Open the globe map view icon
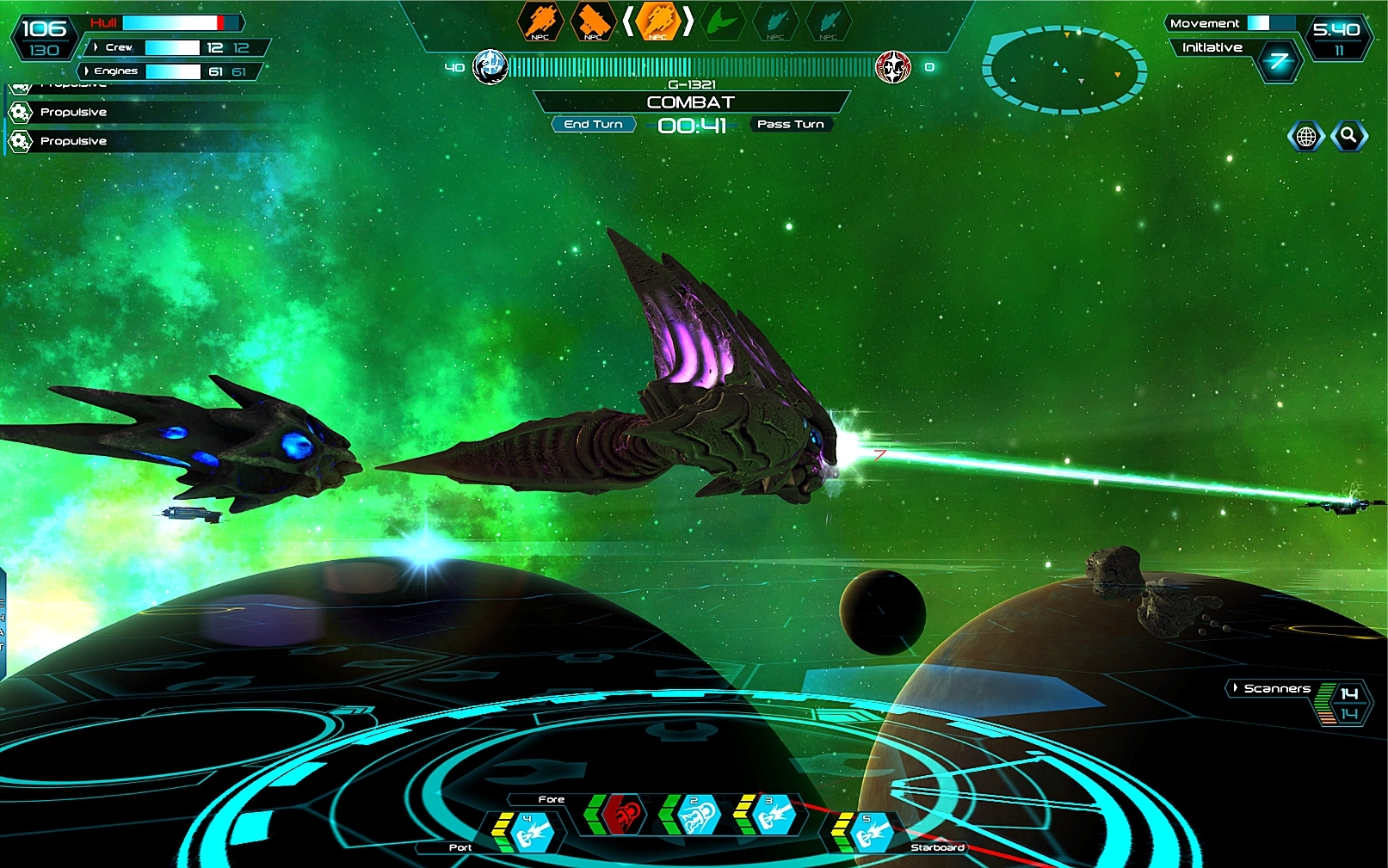This screenshot has width=1388, height=868. (x=1305, y=136)
